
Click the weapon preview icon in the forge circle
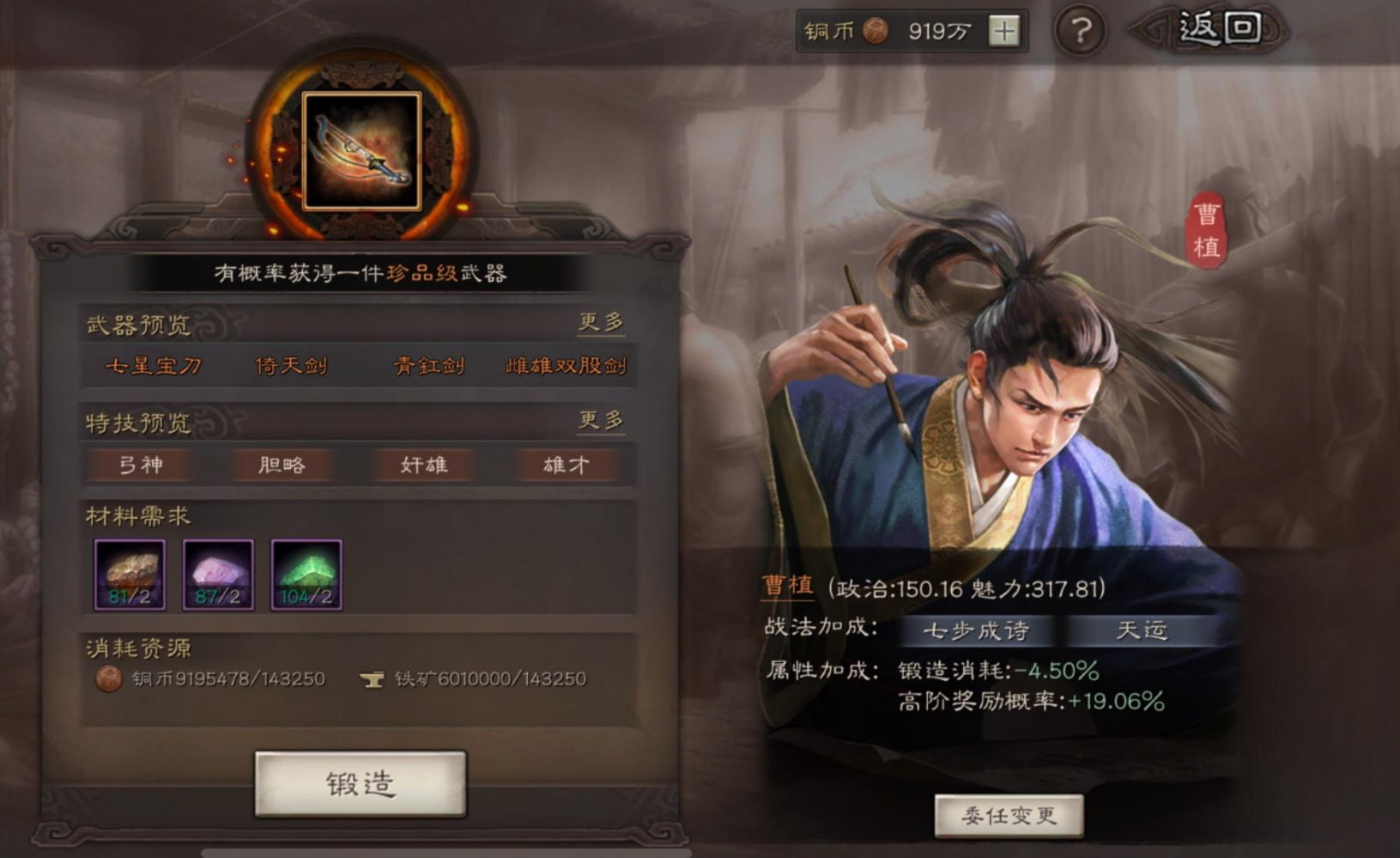[x=364, y=150]
